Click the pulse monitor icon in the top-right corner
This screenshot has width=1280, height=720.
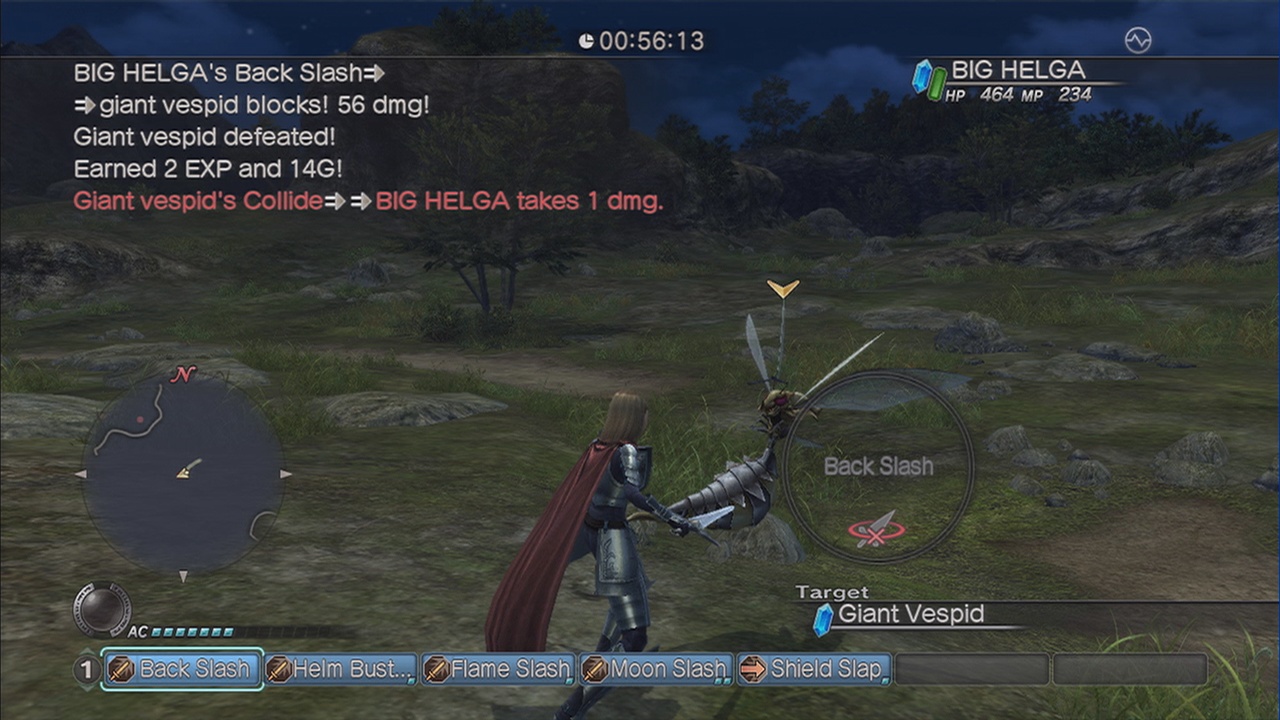point(1138,40)
